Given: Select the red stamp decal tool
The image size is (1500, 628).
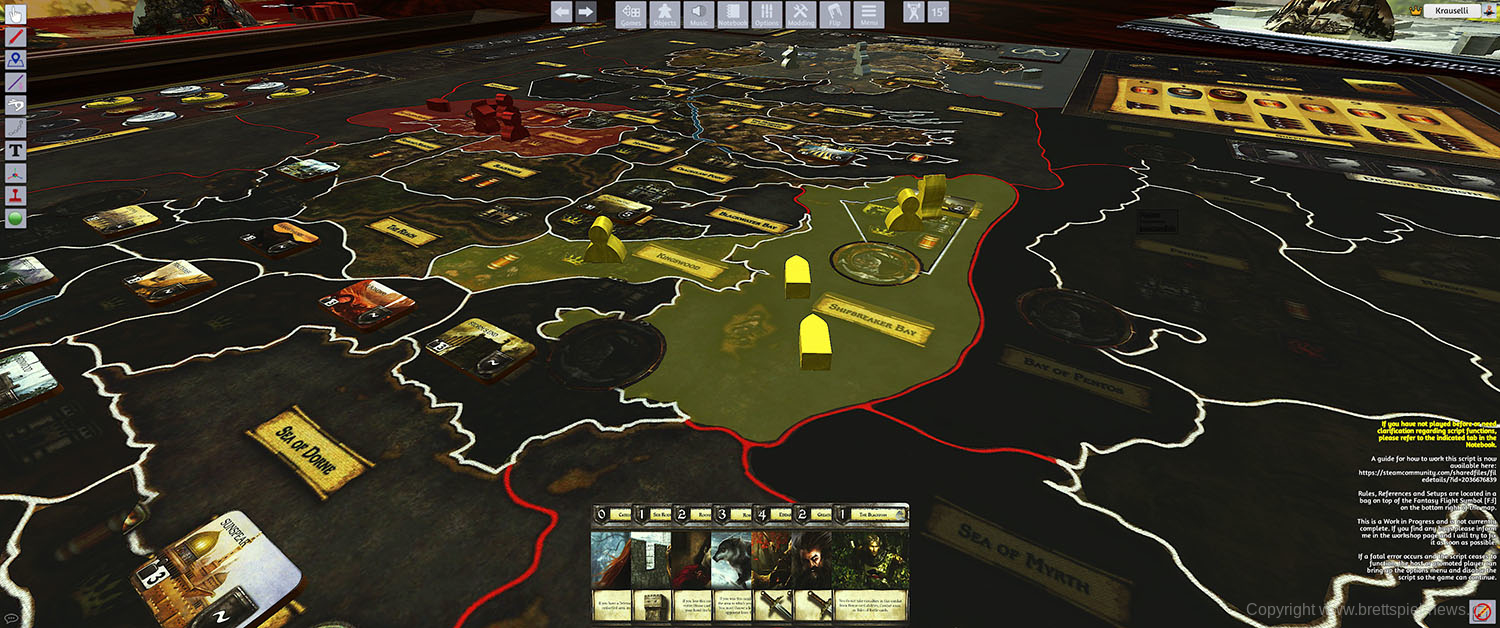Looking at the screenshot, I should click(x=16, y=197).
